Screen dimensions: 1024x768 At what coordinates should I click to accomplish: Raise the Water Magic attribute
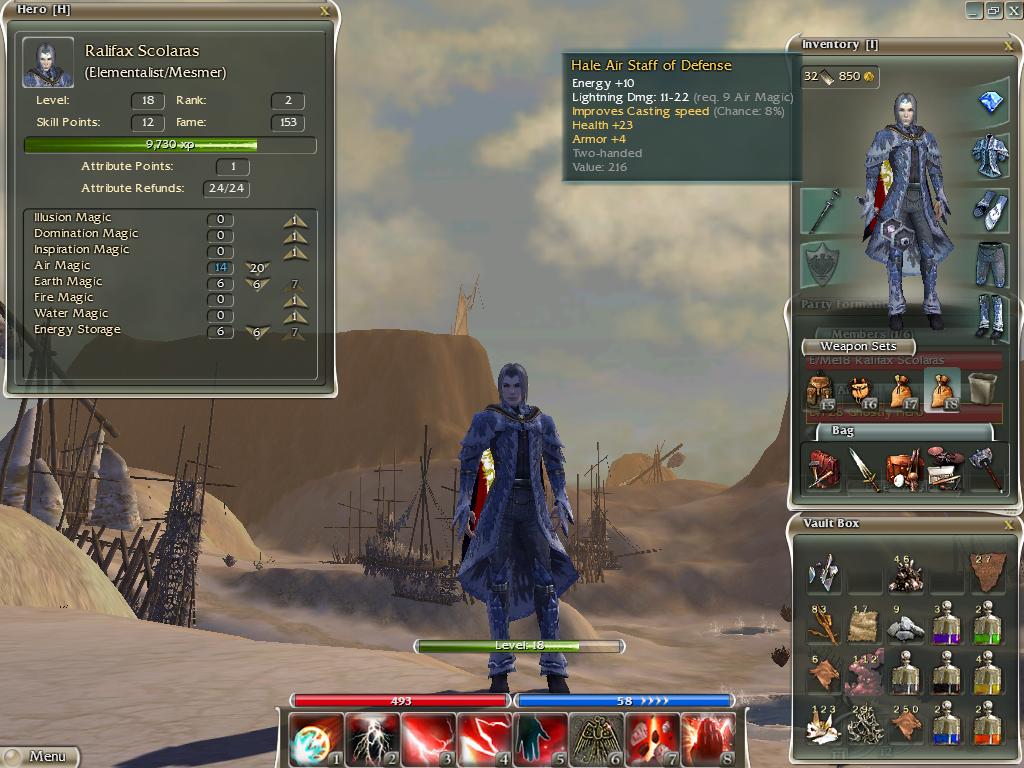(x=294, y=317)
